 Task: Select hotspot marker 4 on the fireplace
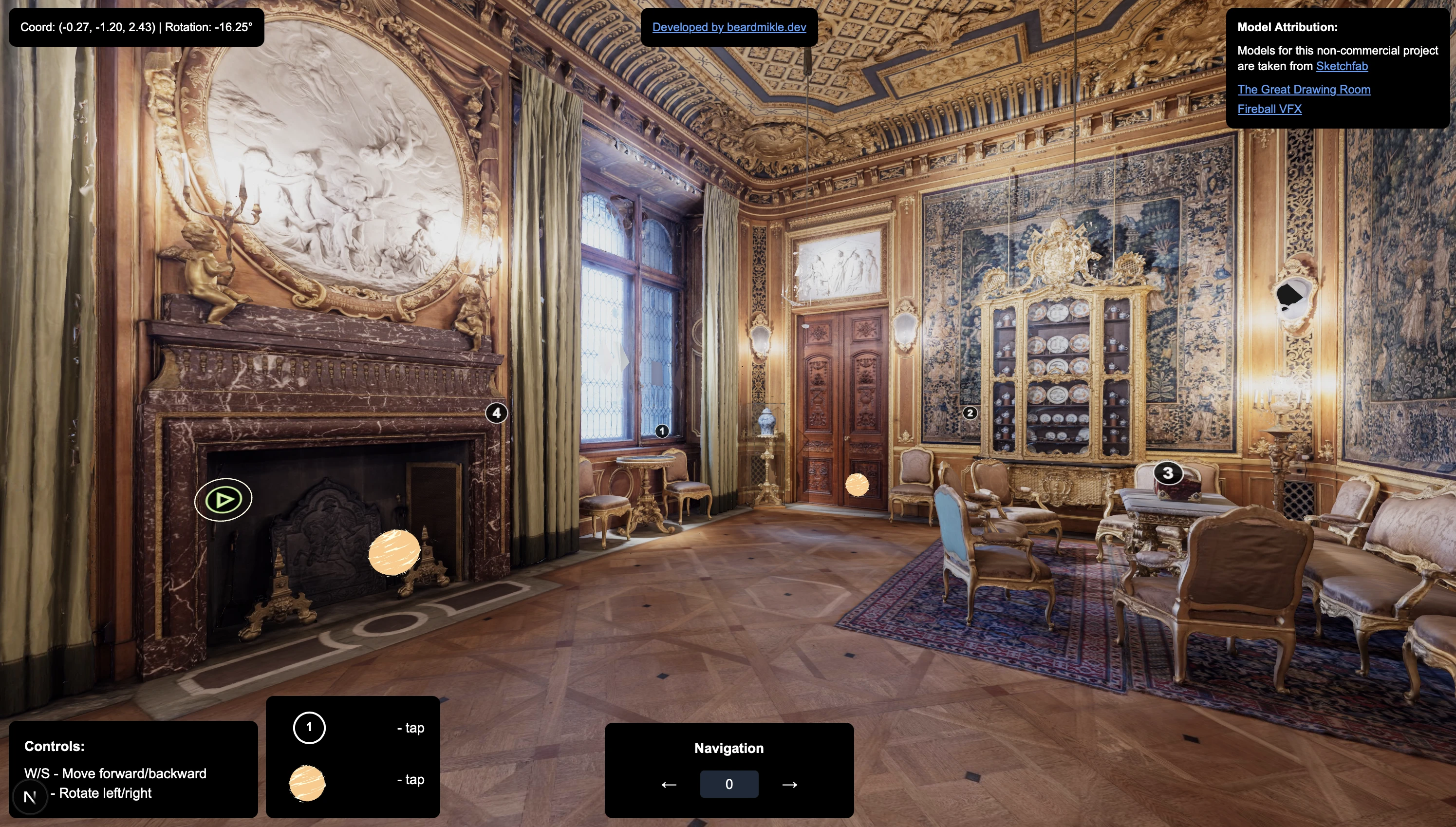[496, 413]
